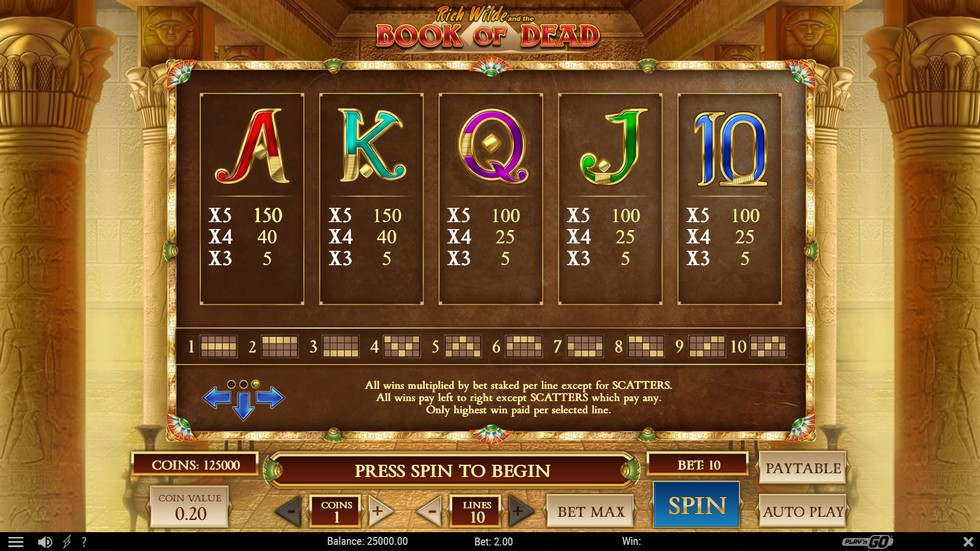Screen dimensions: 980x551
Task: Open the PAYTABLE
Action: click(802, 467)
